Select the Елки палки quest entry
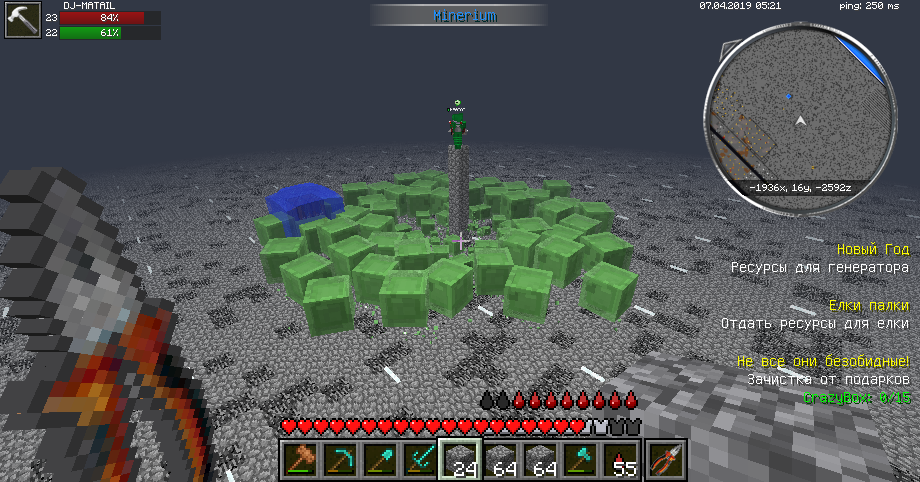 [x=868, y=304]
